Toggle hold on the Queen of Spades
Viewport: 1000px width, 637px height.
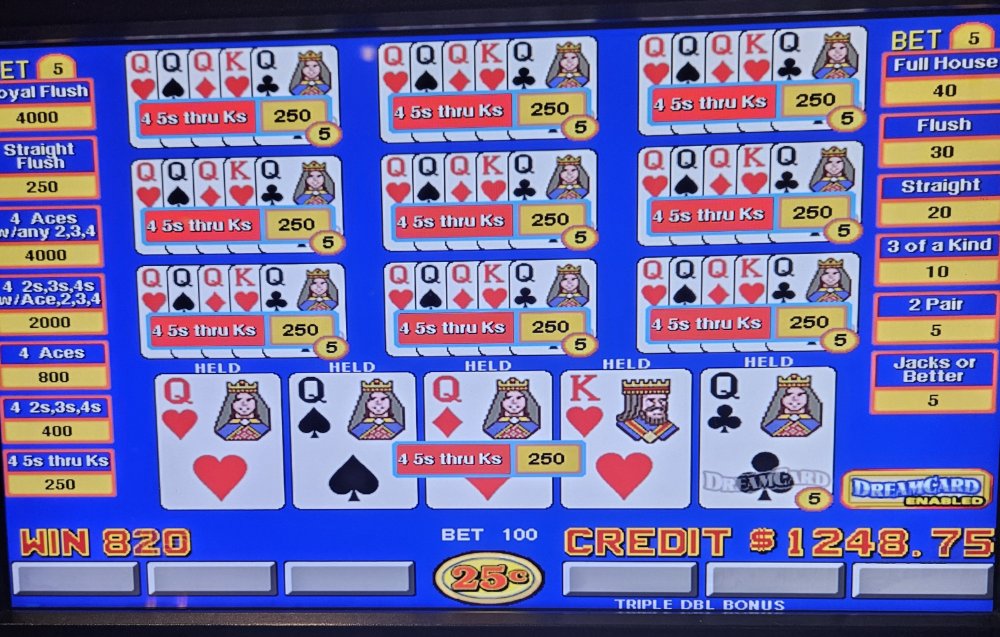(x=353, y=440)
